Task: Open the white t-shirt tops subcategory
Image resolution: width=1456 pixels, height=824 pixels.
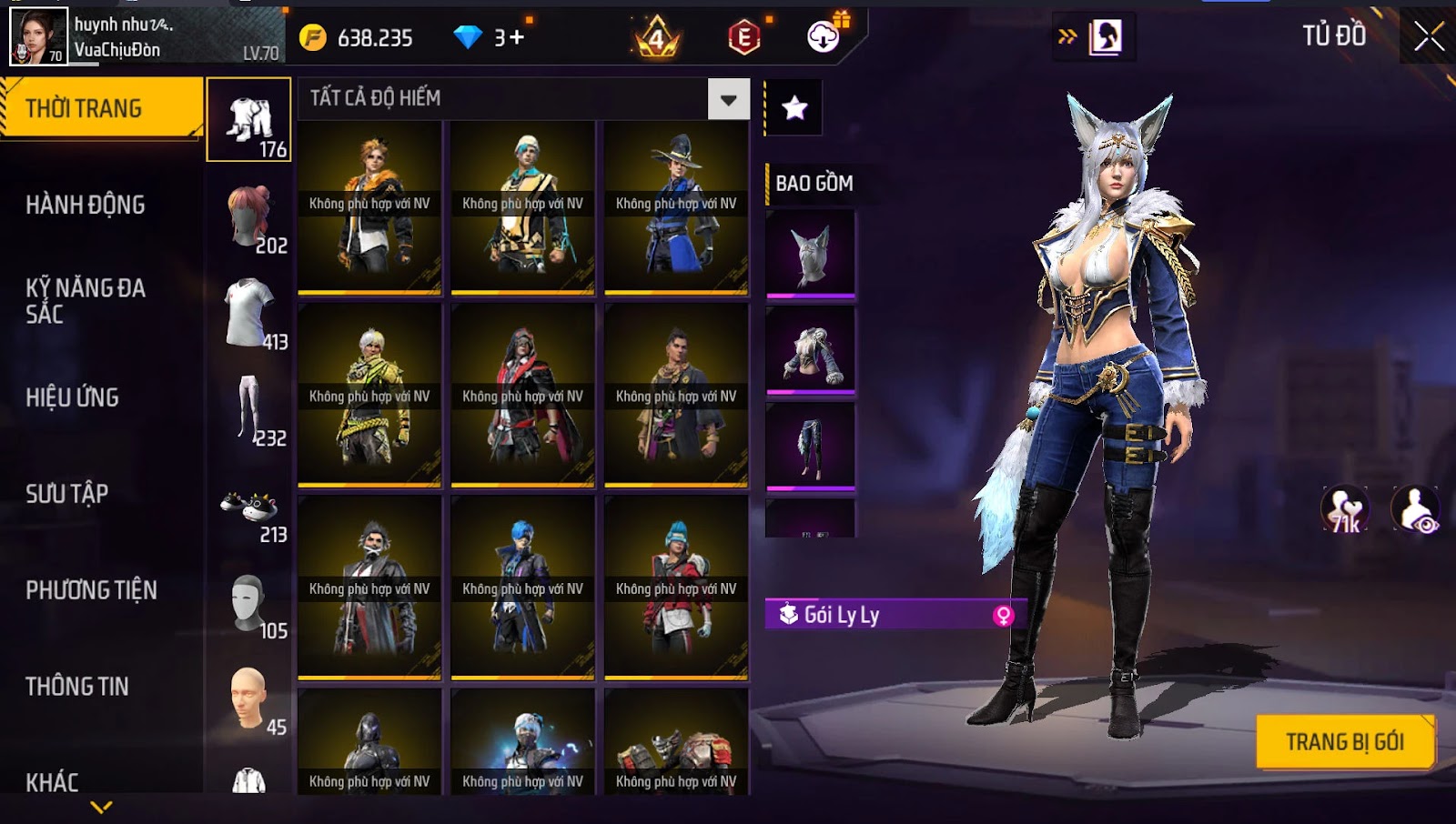Action: pyautogui.click(x=251, y=314)
